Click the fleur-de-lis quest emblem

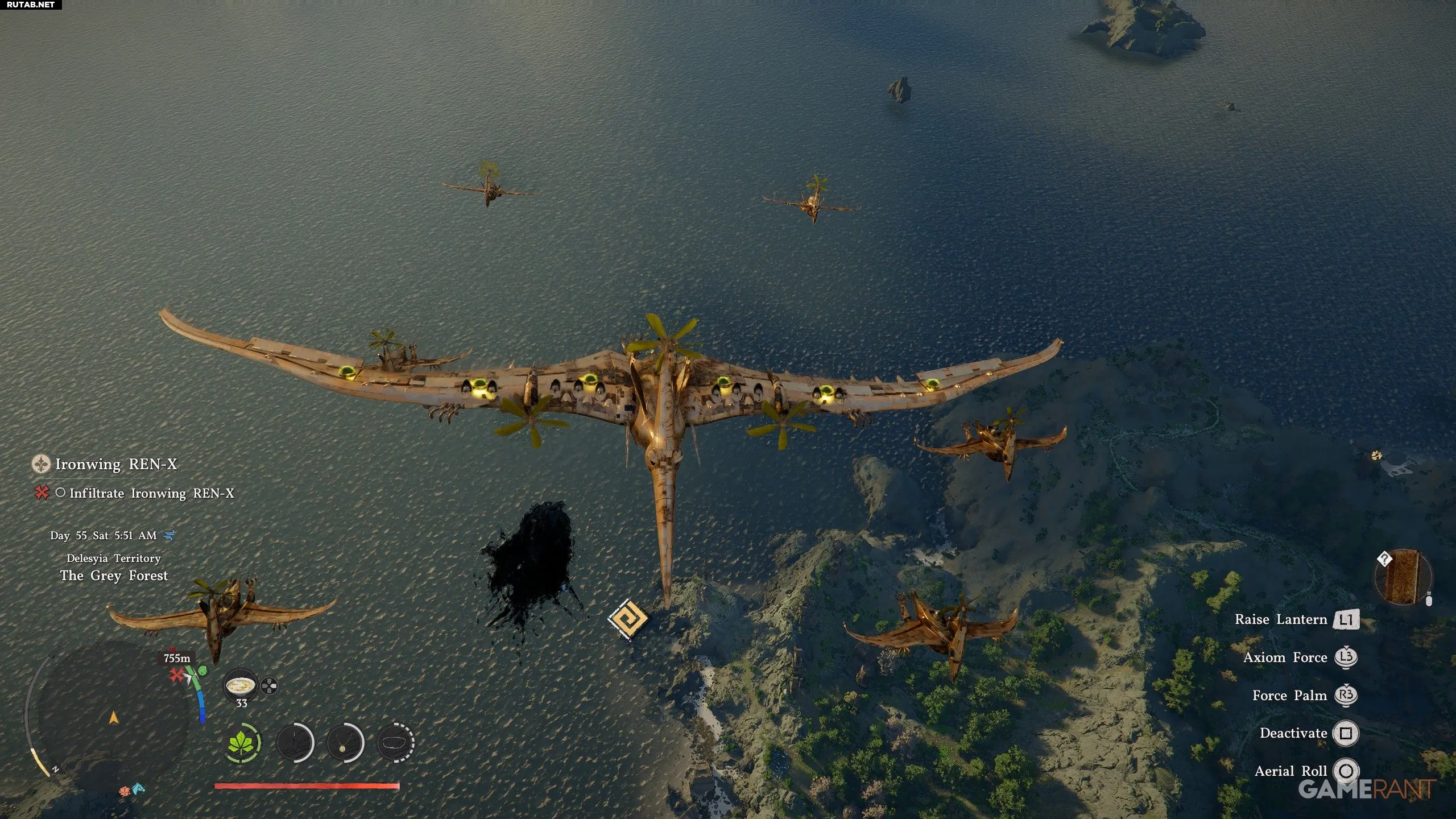coord(41,464)
